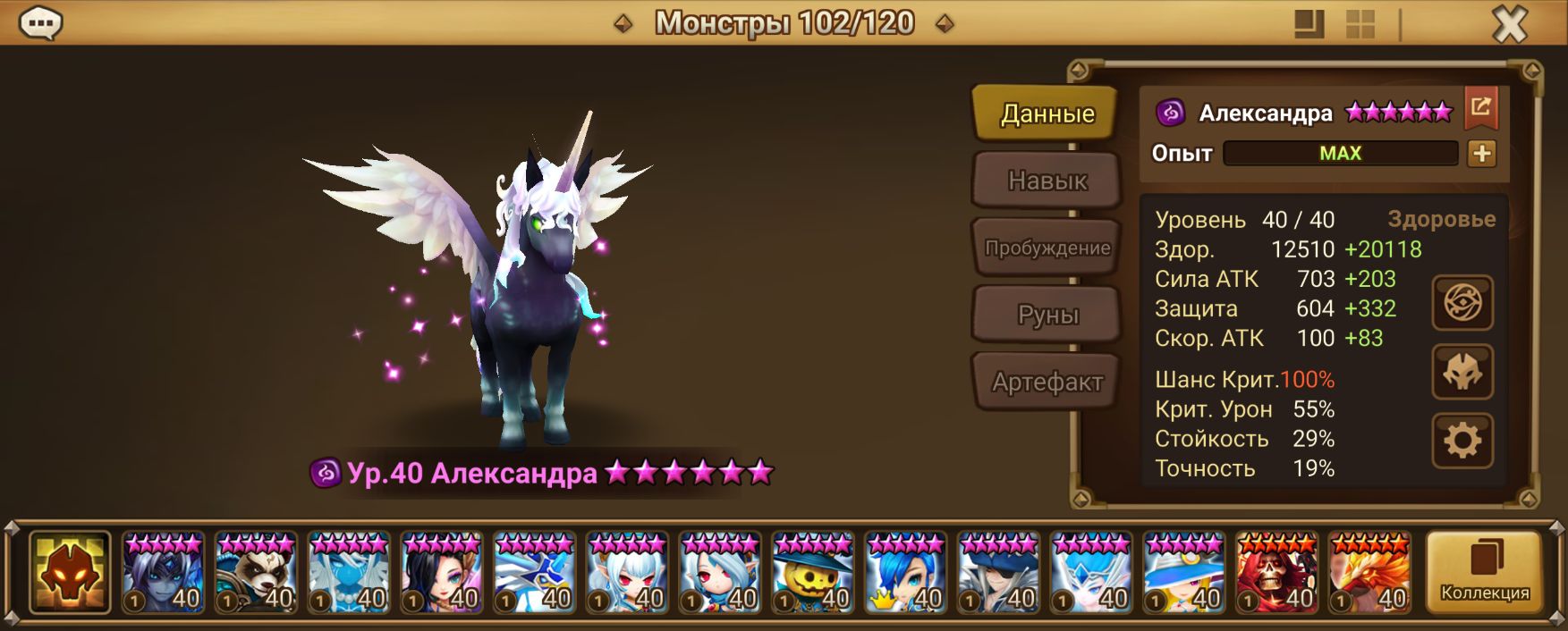Select the panda warrior monster thumbnail

[x=256, y=573]
